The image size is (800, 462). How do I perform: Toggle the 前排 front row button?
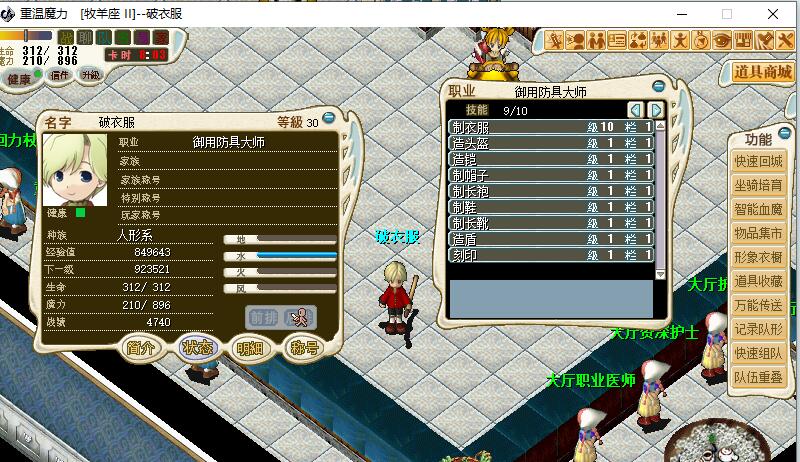pyautogui.click(x=262, y=317)
